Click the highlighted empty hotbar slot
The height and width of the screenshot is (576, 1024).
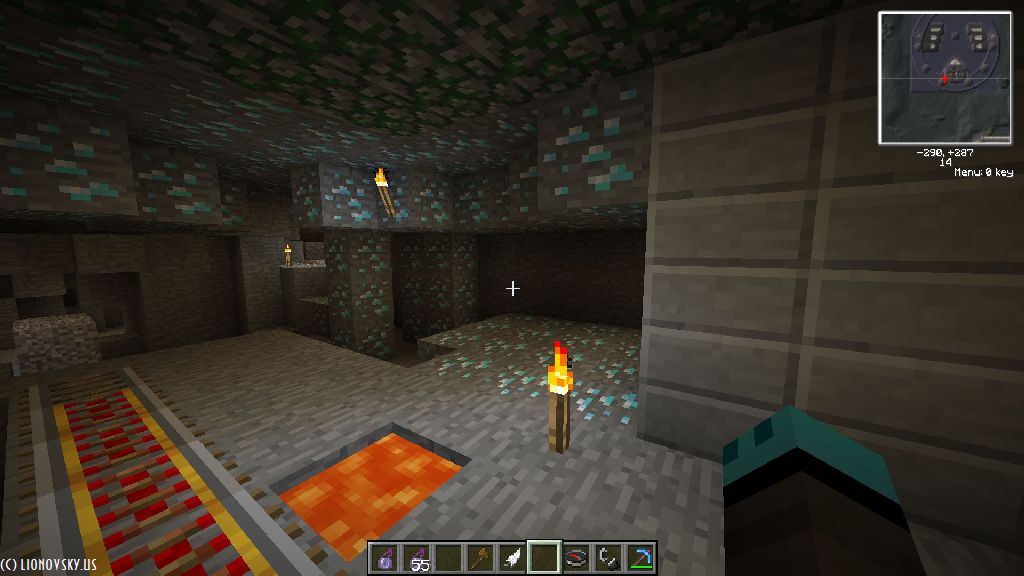[x=545, y=558]
